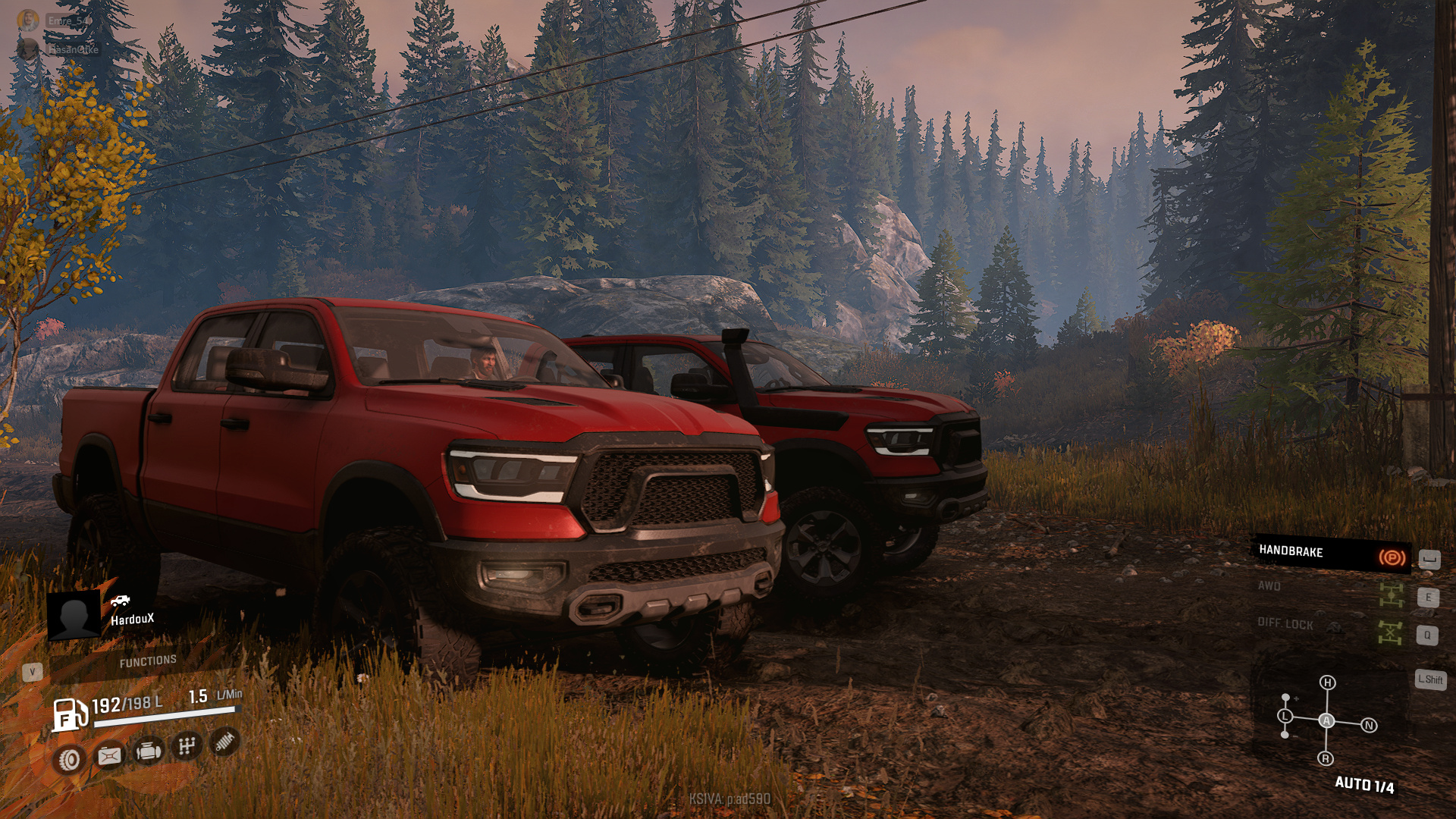
Task: Select the fuel tank damage icon
Action: 109,755
